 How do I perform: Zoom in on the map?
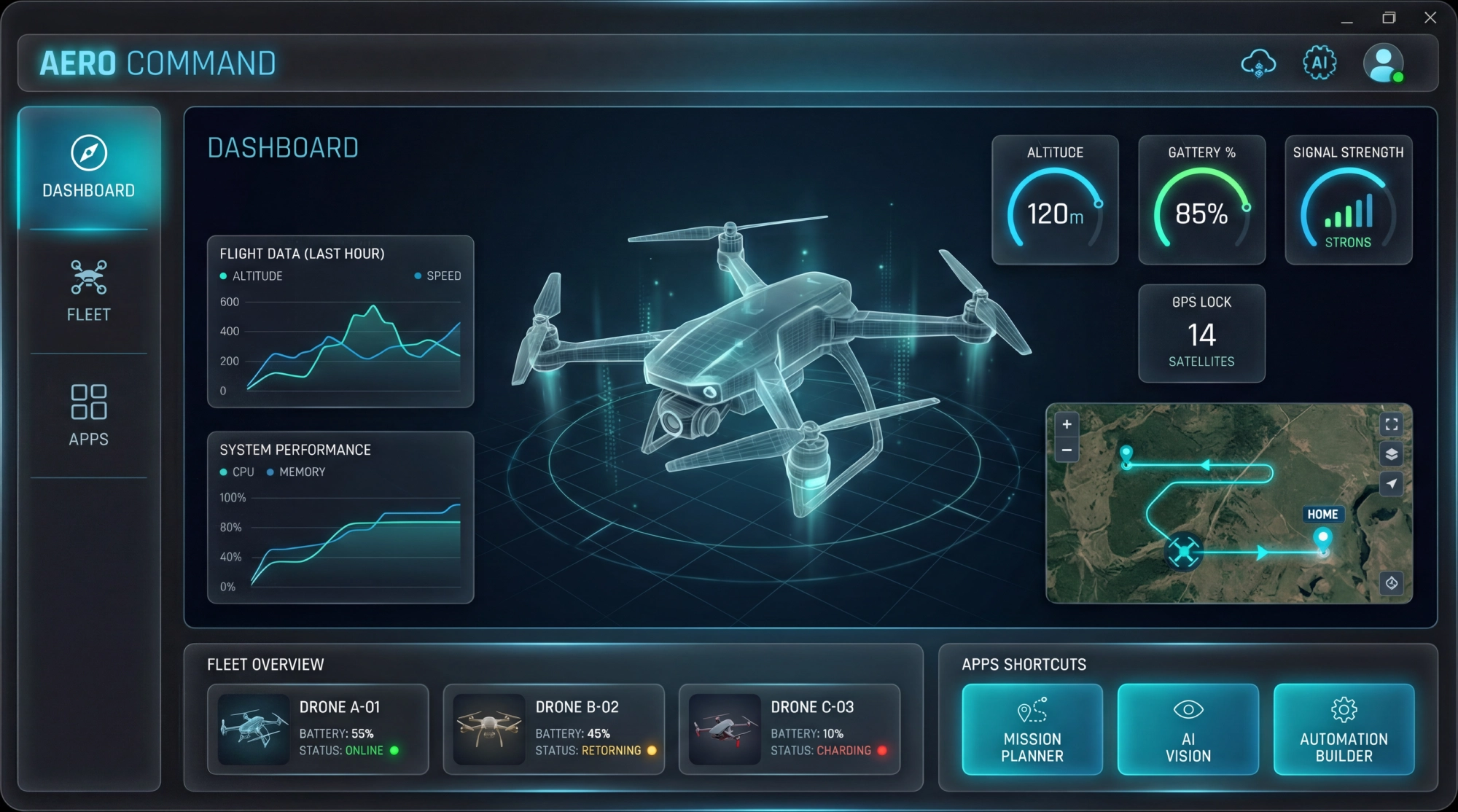pos(1067,424)
